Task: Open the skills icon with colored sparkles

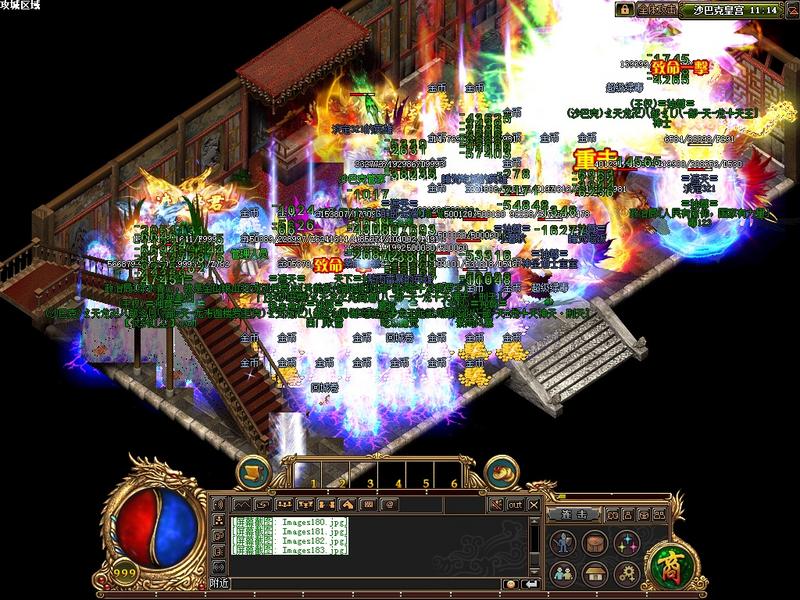Action: click(628, 544)
